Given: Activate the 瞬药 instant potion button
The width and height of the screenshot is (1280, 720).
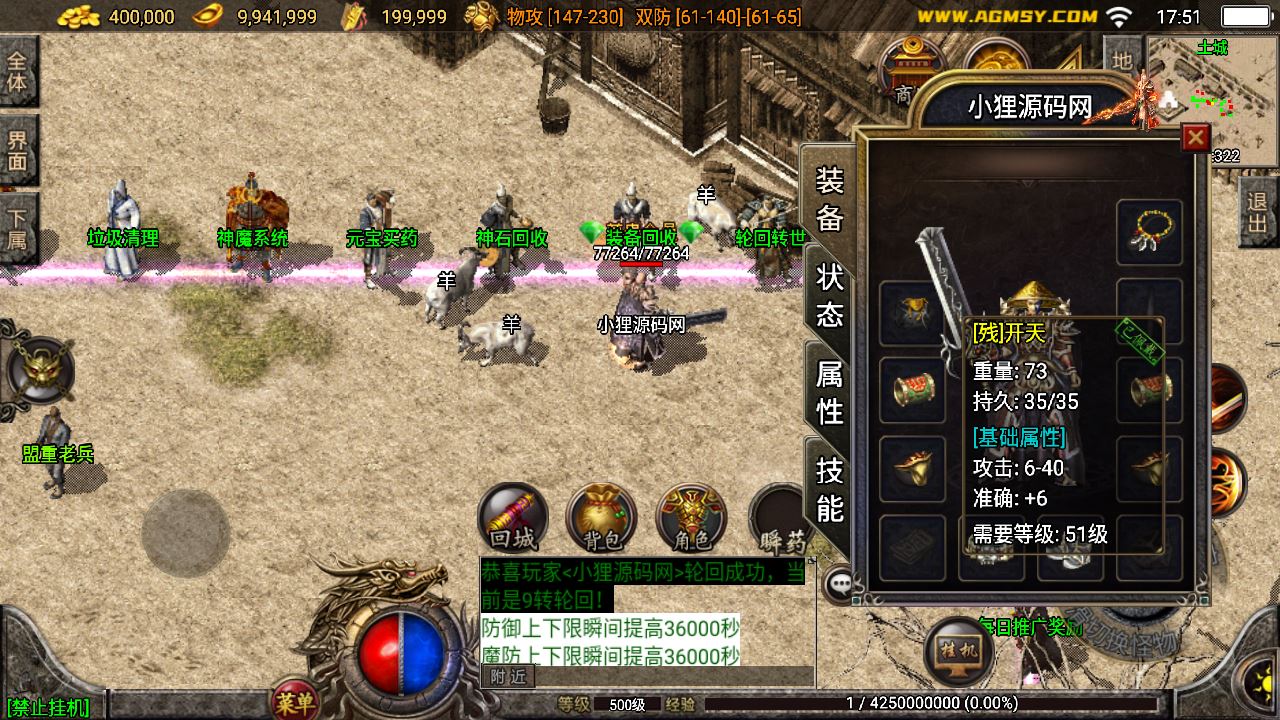Looking at the screenshot, I should pos(780,520).
